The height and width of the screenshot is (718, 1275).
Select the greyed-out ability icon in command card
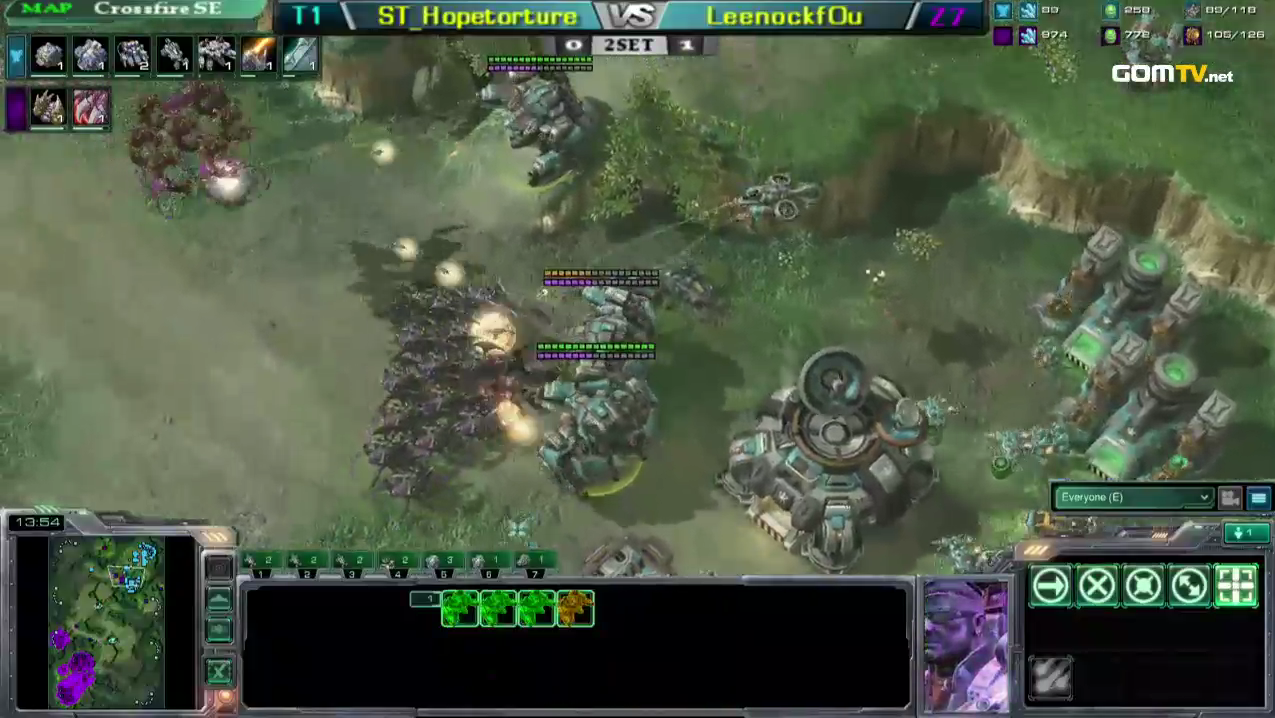click(1050, 677)
